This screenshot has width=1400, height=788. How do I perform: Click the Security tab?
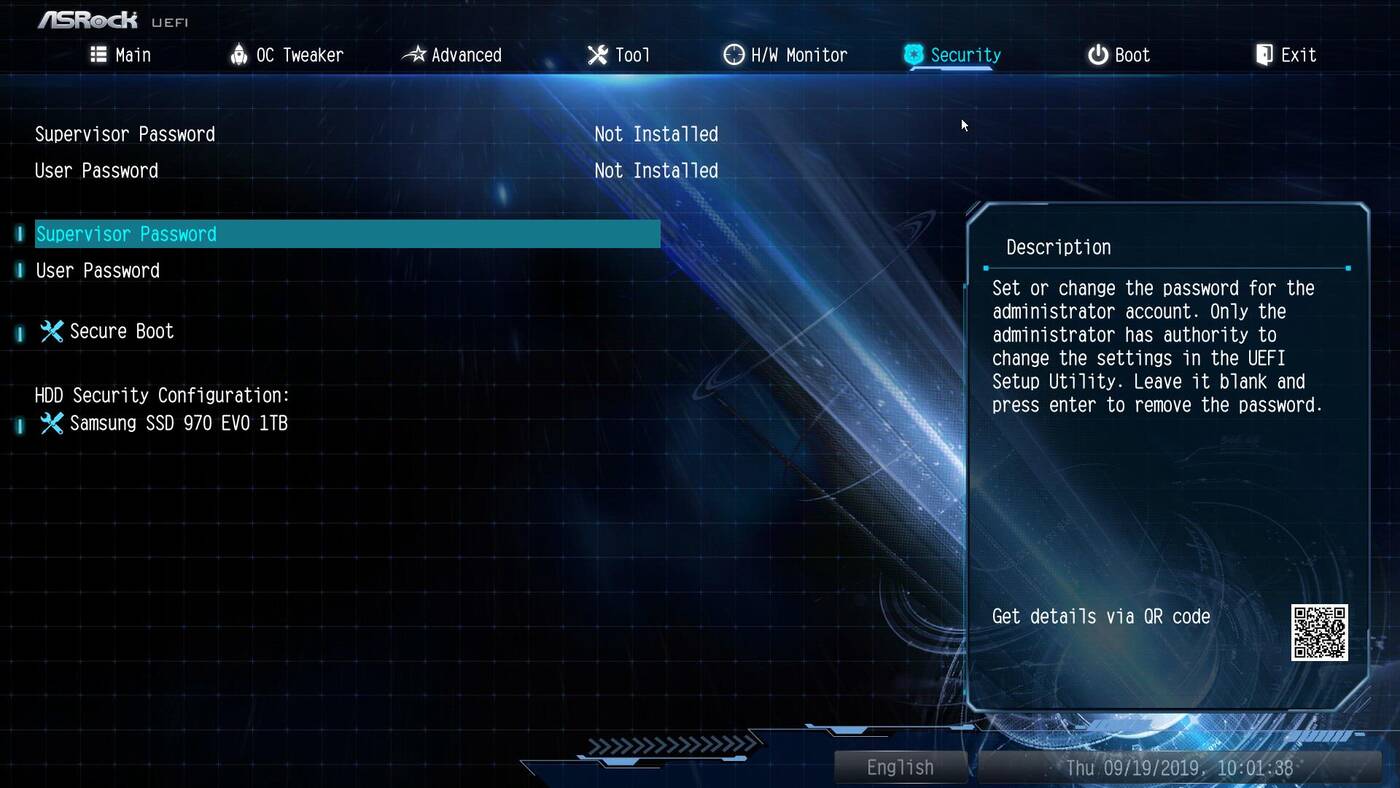tap(952, 55)
